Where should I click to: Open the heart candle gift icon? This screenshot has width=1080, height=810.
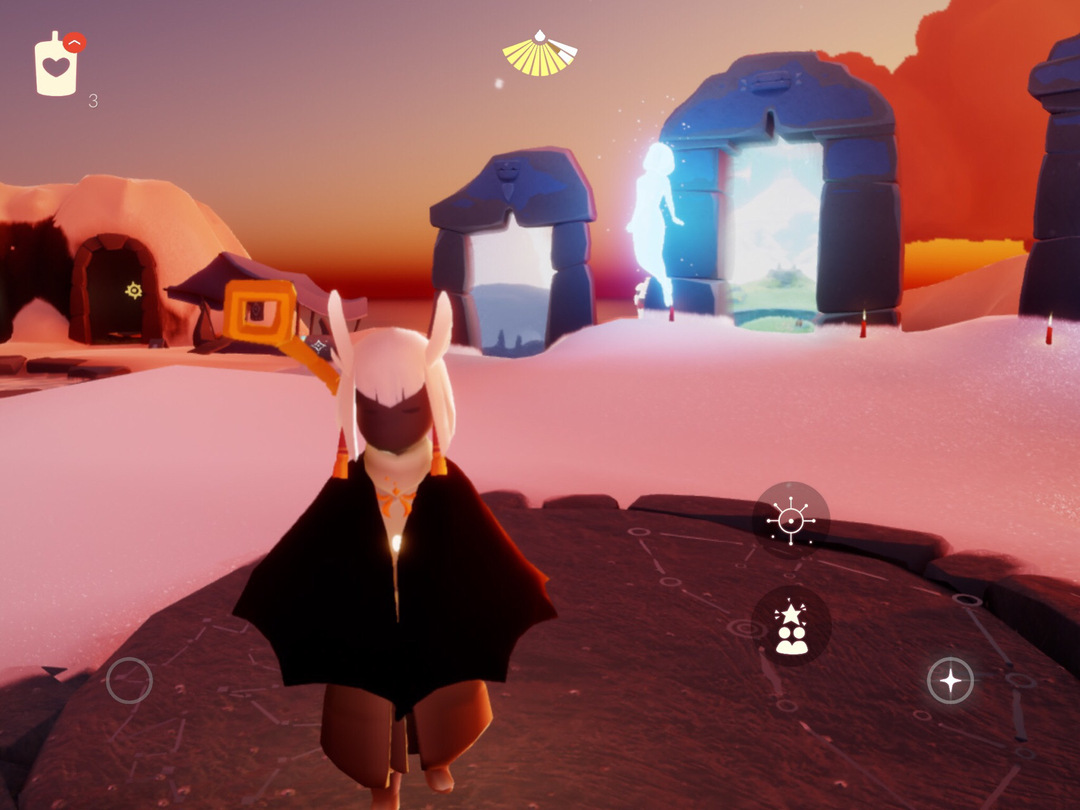(x=57, y=66)
